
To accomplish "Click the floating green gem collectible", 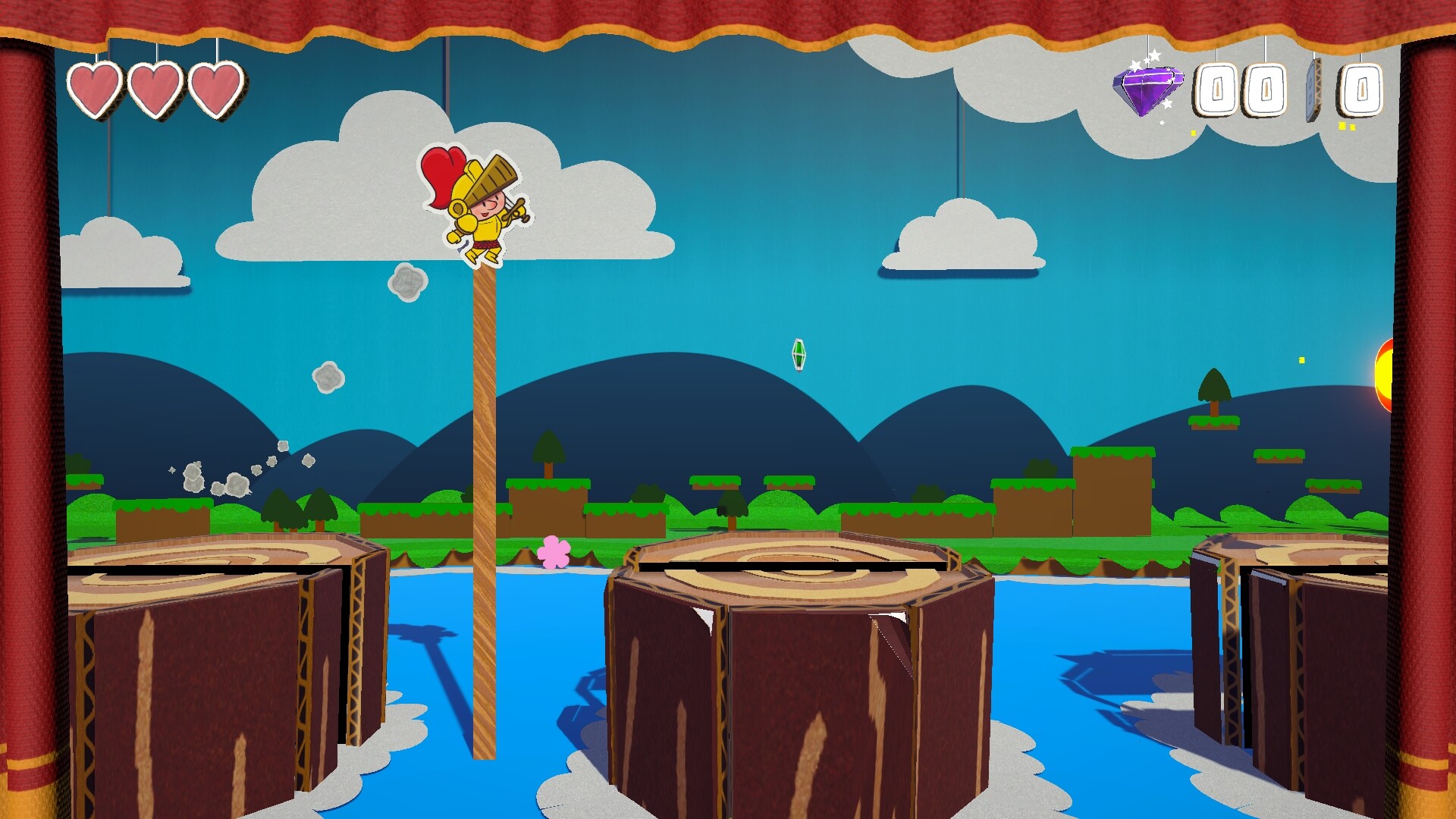I will (x=799, y=353).
